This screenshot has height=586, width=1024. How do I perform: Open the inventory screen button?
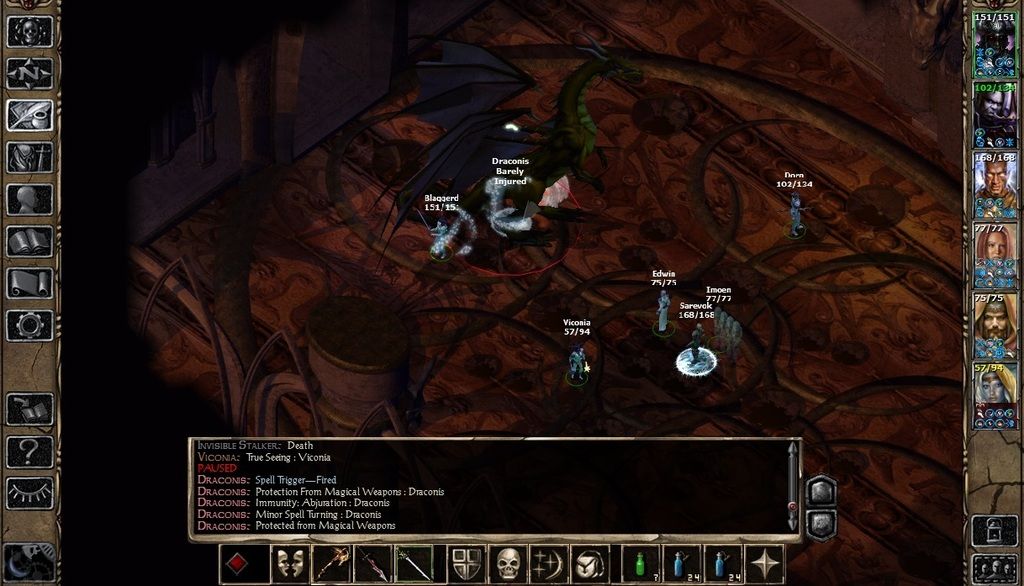coord(29,157)
